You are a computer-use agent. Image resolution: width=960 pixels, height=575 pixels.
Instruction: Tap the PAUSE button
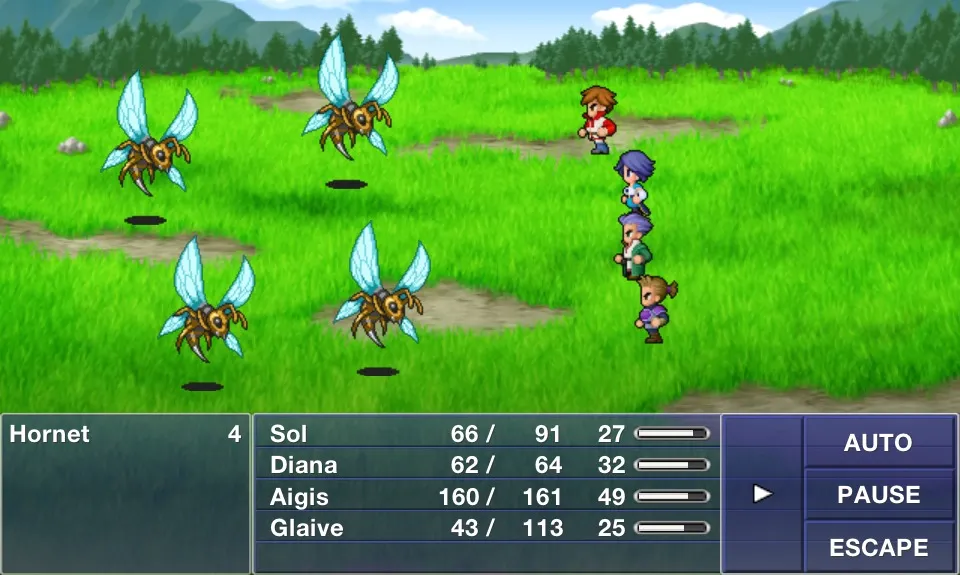(x=878, y=494)
